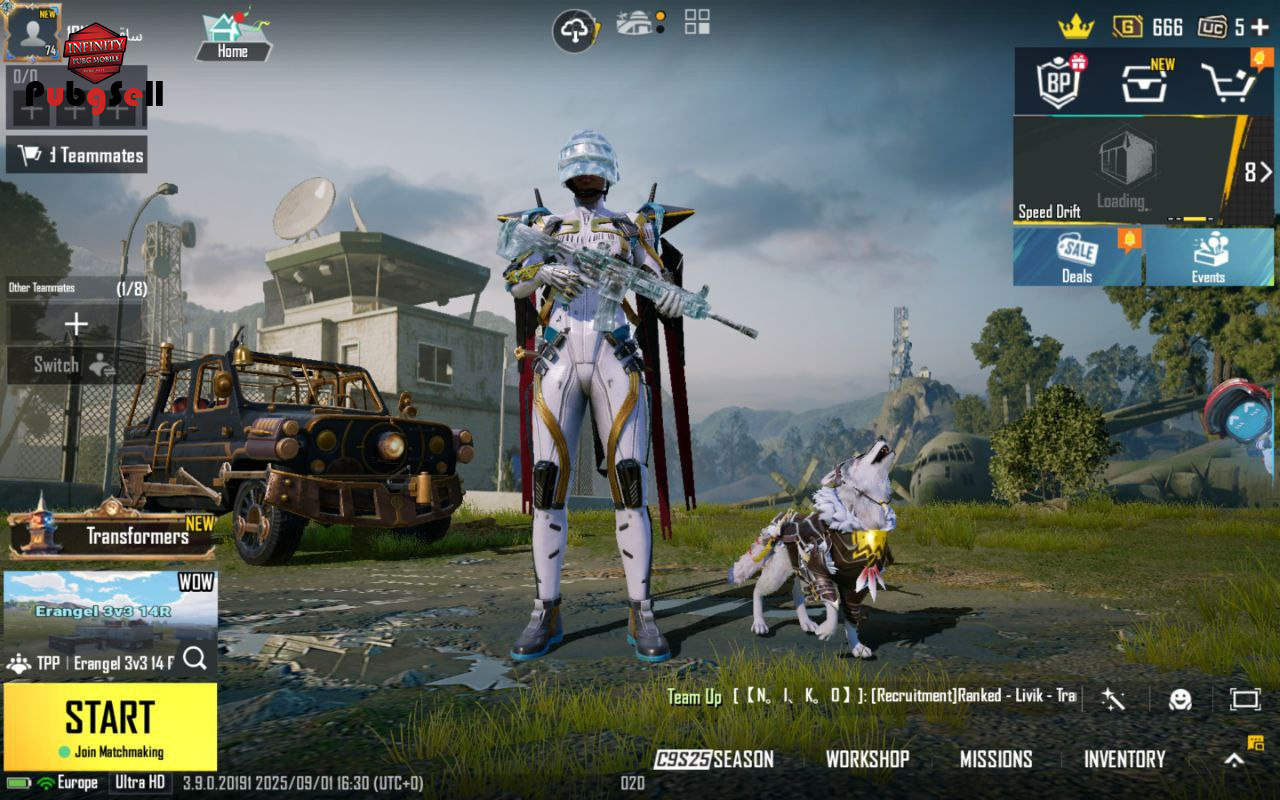Open the shopping cart shop
The height and width of the screenshot is (800, 1280).
coord(1228,82)
